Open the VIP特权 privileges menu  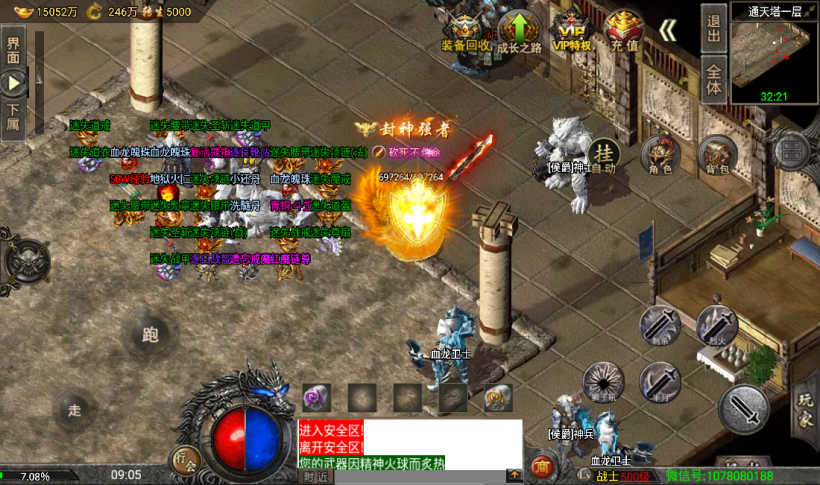[x=572, y=32]
